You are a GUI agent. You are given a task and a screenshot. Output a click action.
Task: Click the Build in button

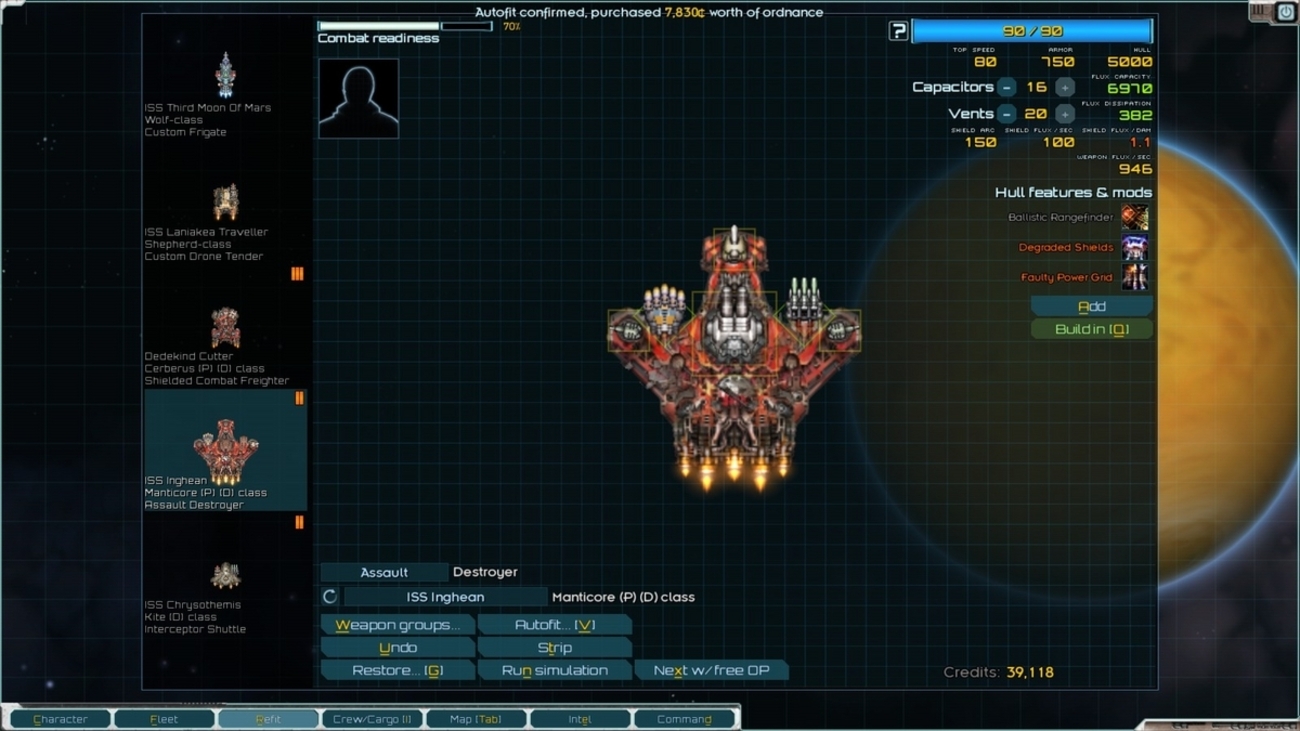pos(1091,330)
